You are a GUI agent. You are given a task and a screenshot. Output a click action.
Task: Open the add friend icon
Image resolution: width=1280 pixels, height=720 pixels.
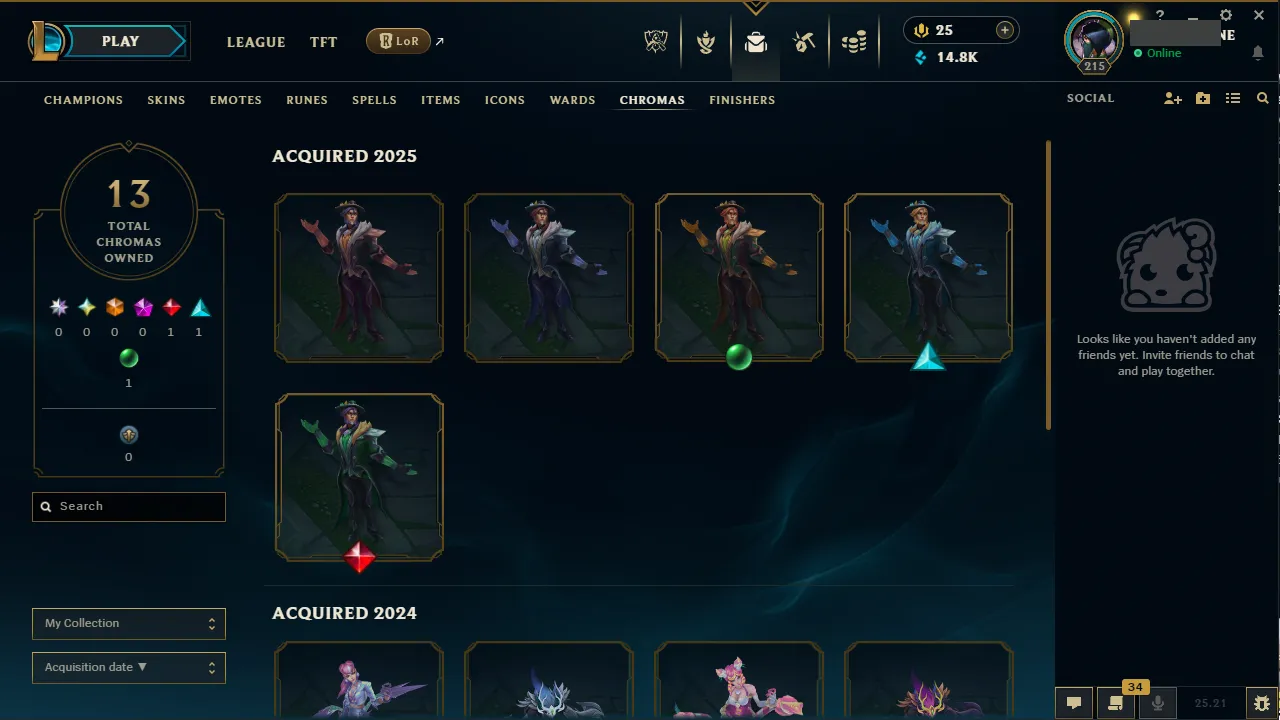[1172, 98]
